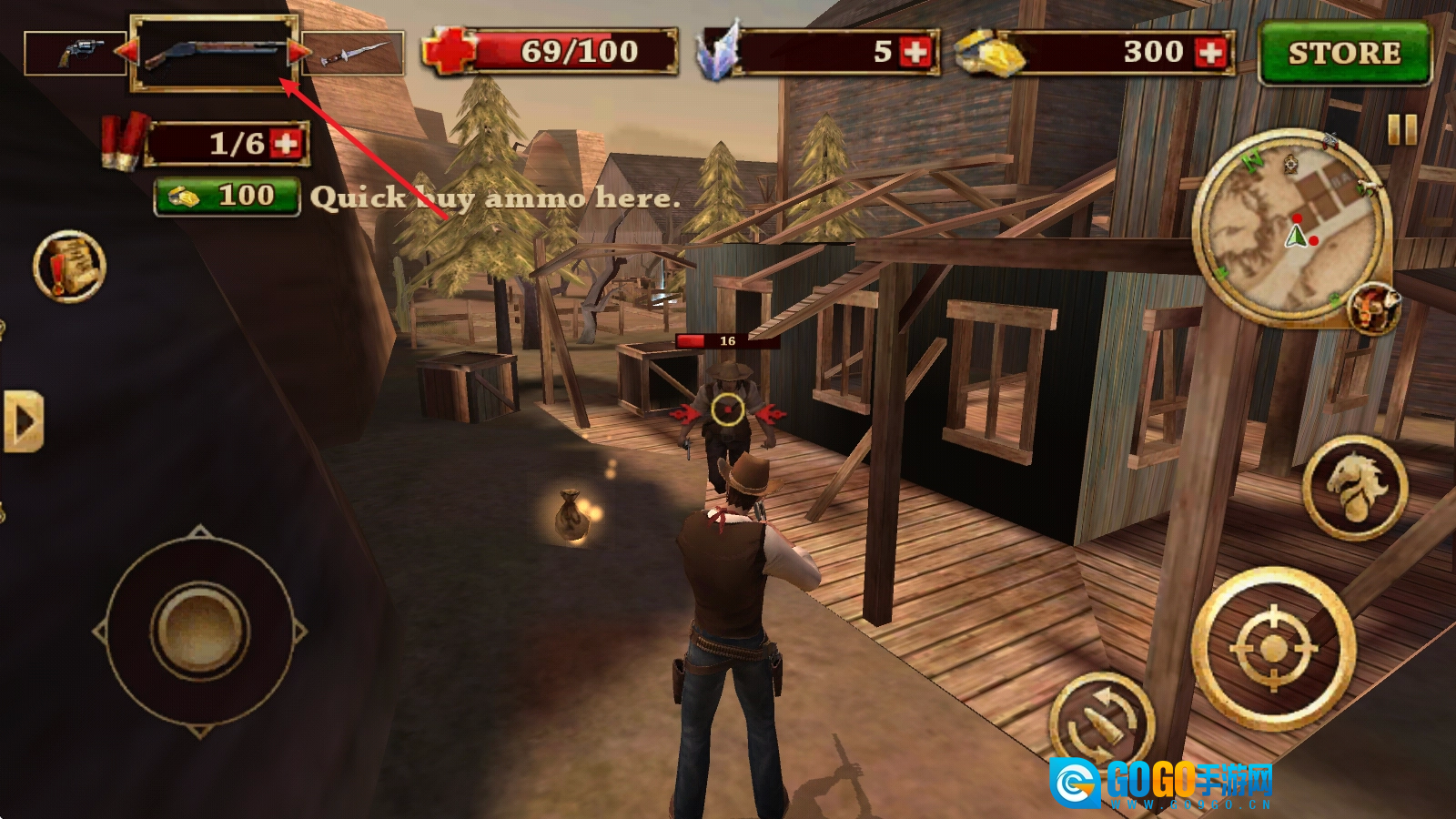The width and height of the screenshot is (1456, 819).
Task: Pause the game
Action: point(1402,129)
